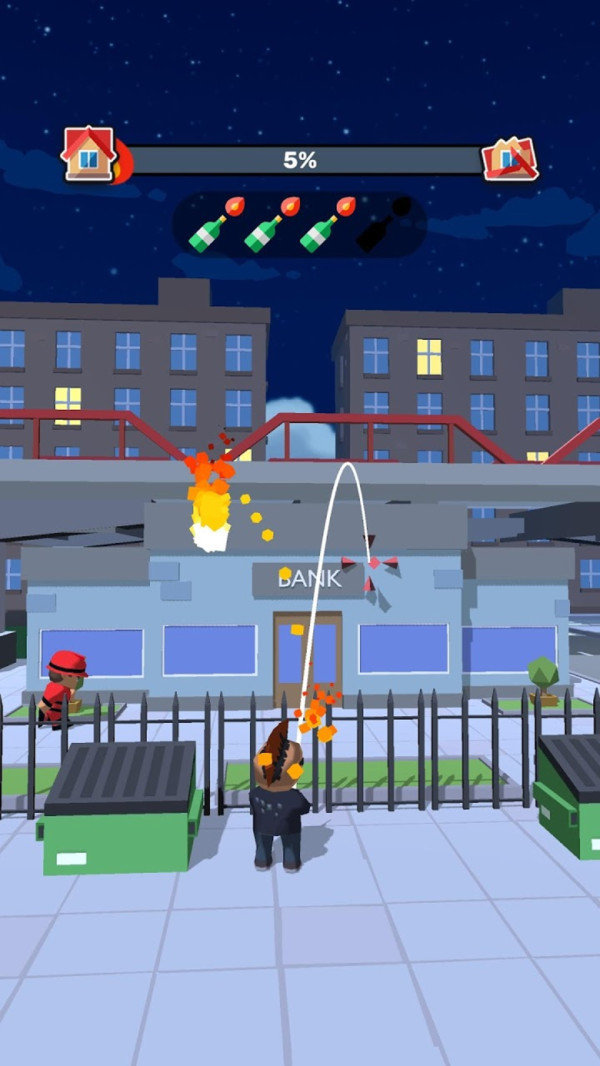The width and height of the screenshot is (600, 1066).
Task: Click the crossed-out destroyed house icon
Action: pyautogui.click(x=509, y=157)
